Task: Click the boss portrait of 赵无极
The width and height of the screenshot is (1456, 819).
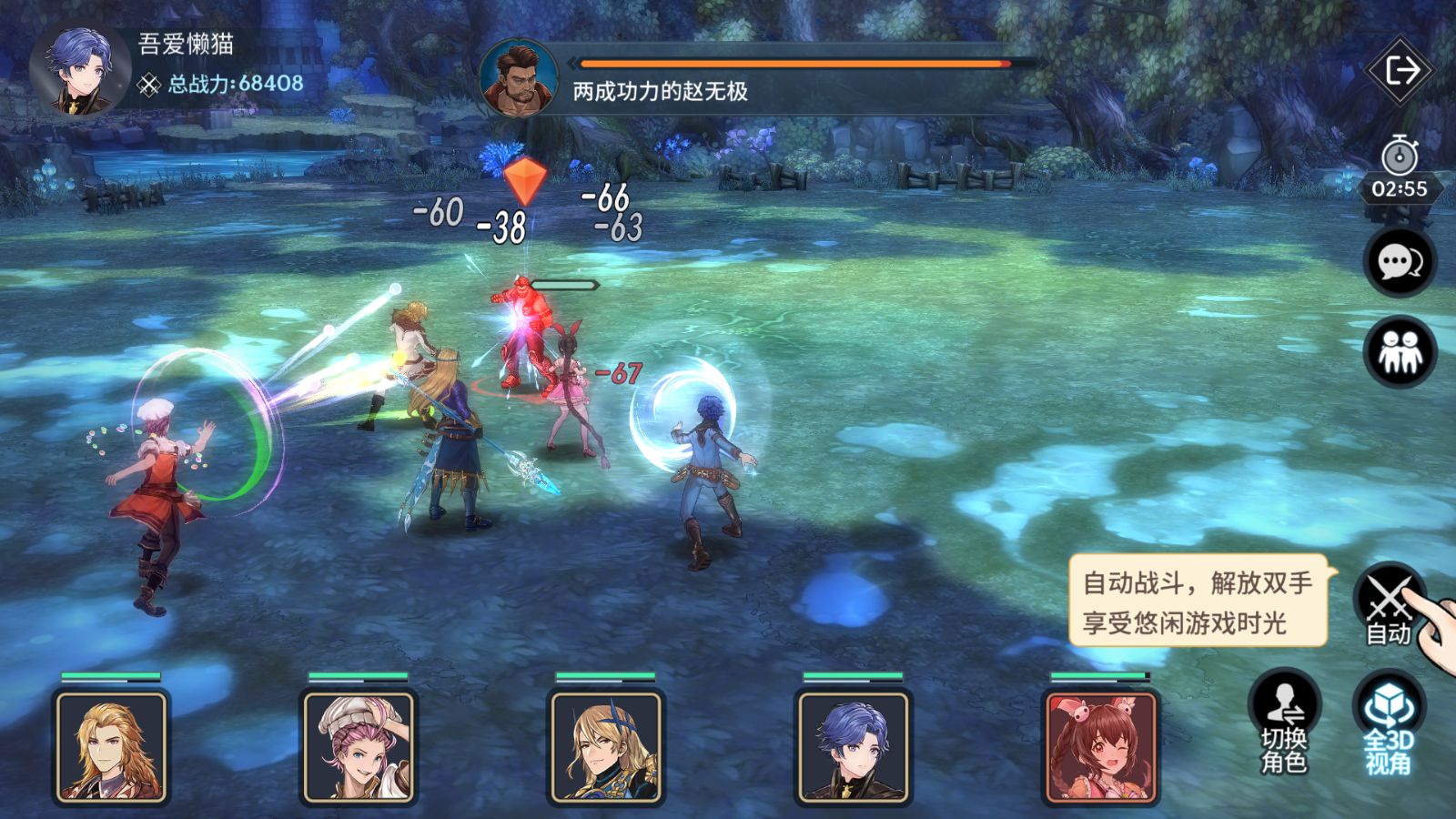Action: click(x=519, y=79)
